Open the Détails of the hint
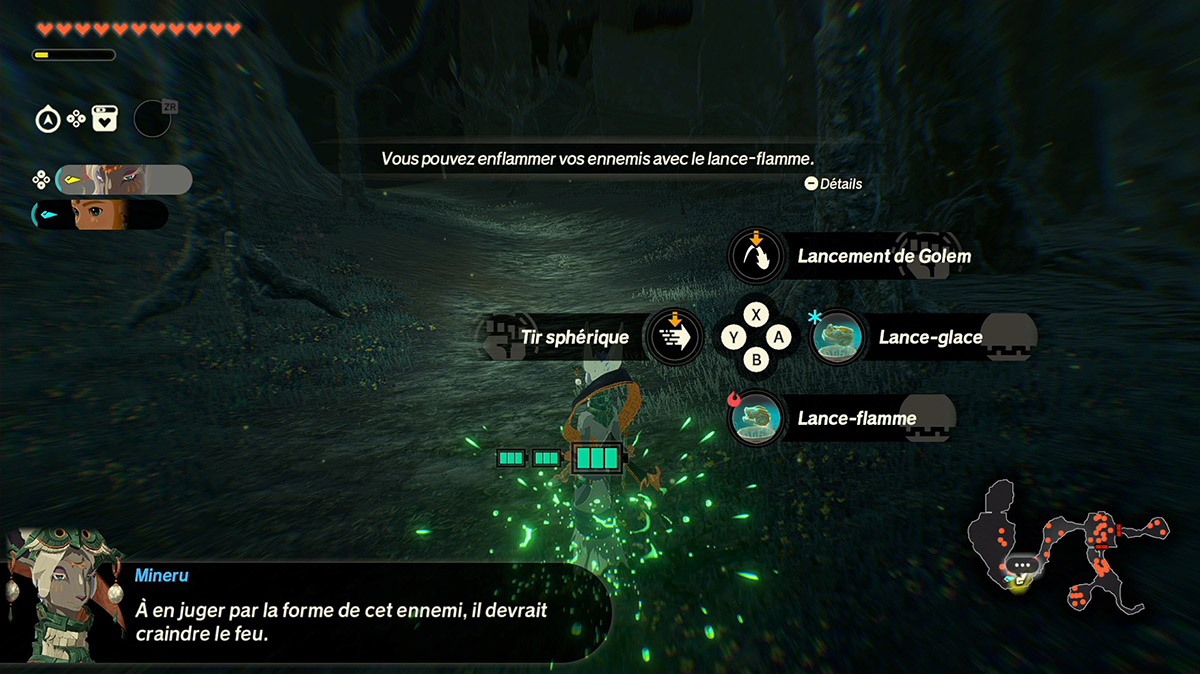The image size is (1200, 674). 832,184
